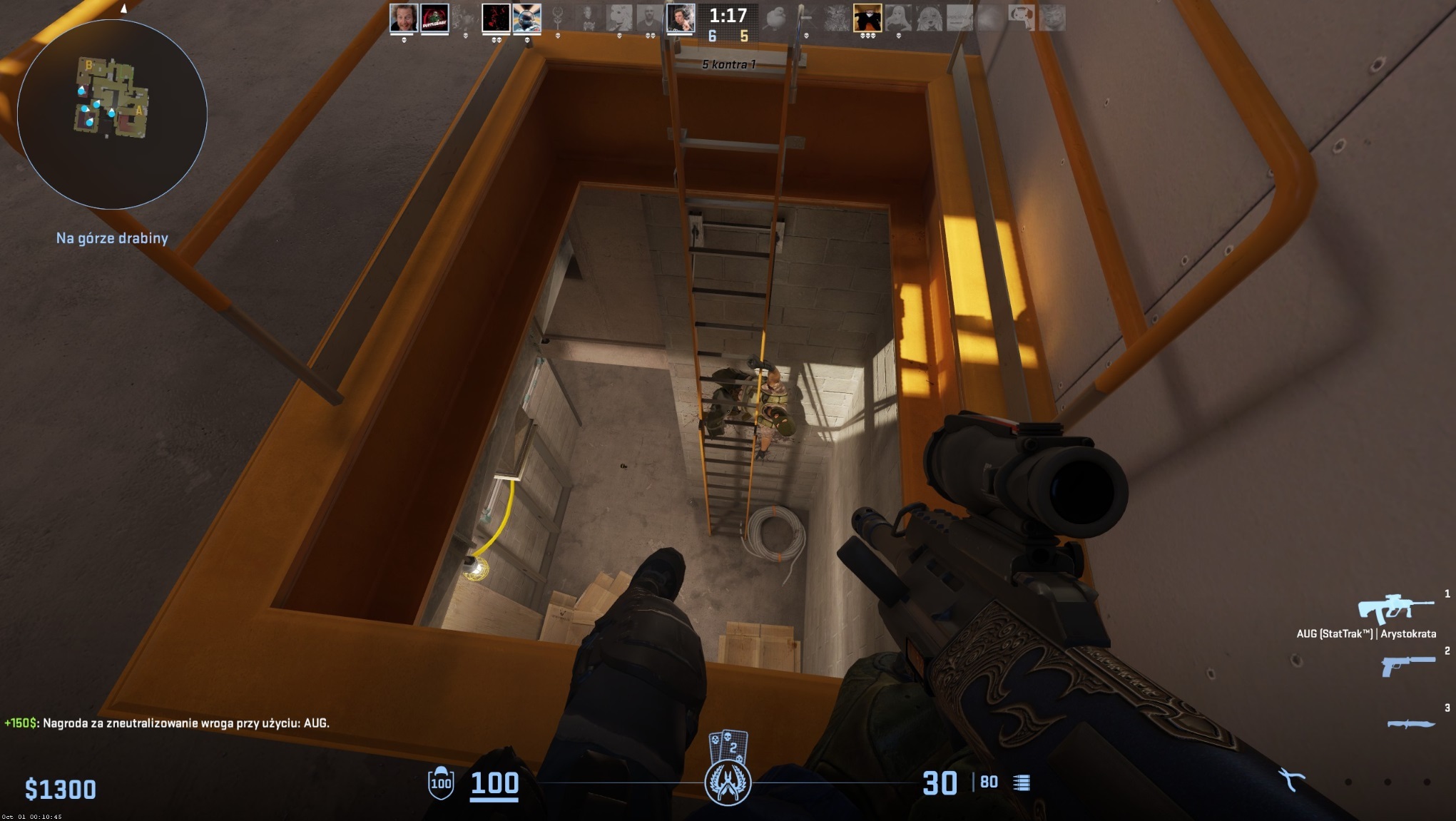Screen dimensions: 1456x821
Task: Choose the knife weapon slot
Action: [1410, 723]
